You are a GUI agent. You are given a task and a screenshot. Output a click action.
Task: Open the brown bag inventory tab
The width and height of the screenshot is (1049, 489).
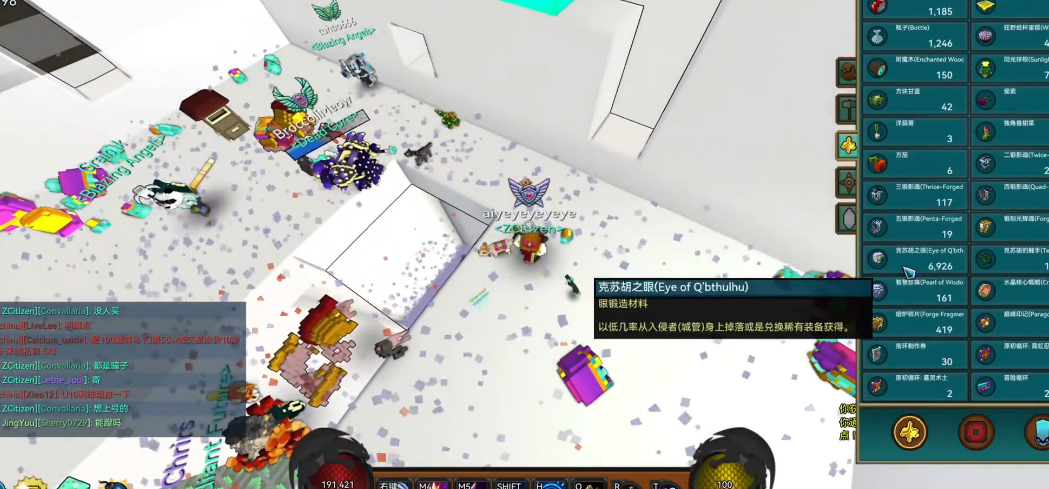point(848,72)
